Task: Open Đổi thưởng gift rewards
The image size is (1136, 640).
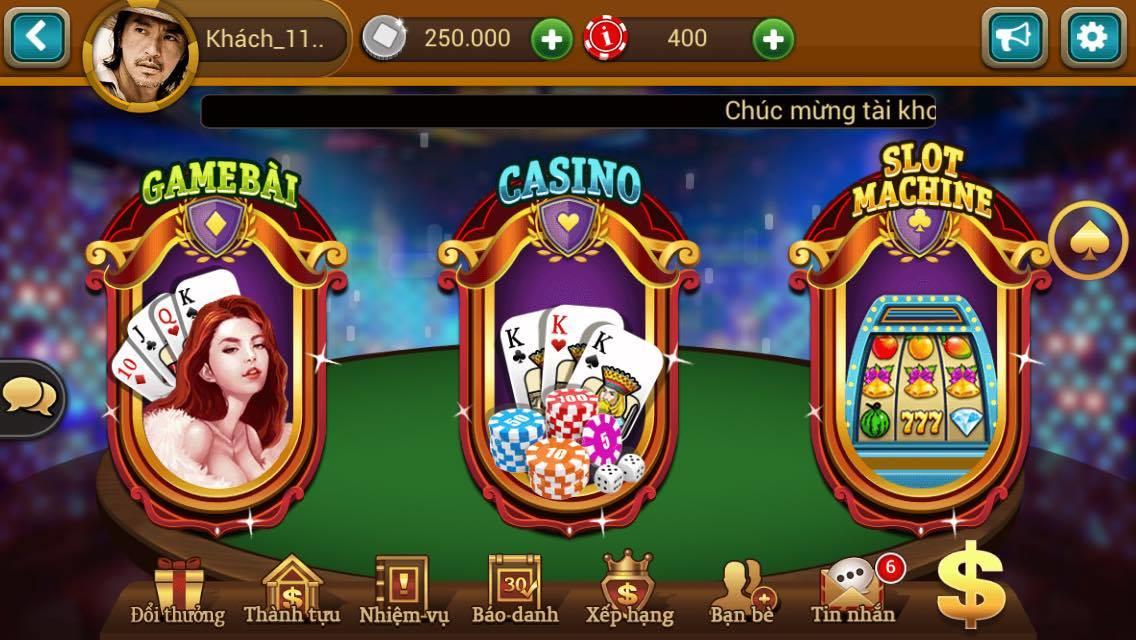Action: pyautogui.click(x=178, y=591)
